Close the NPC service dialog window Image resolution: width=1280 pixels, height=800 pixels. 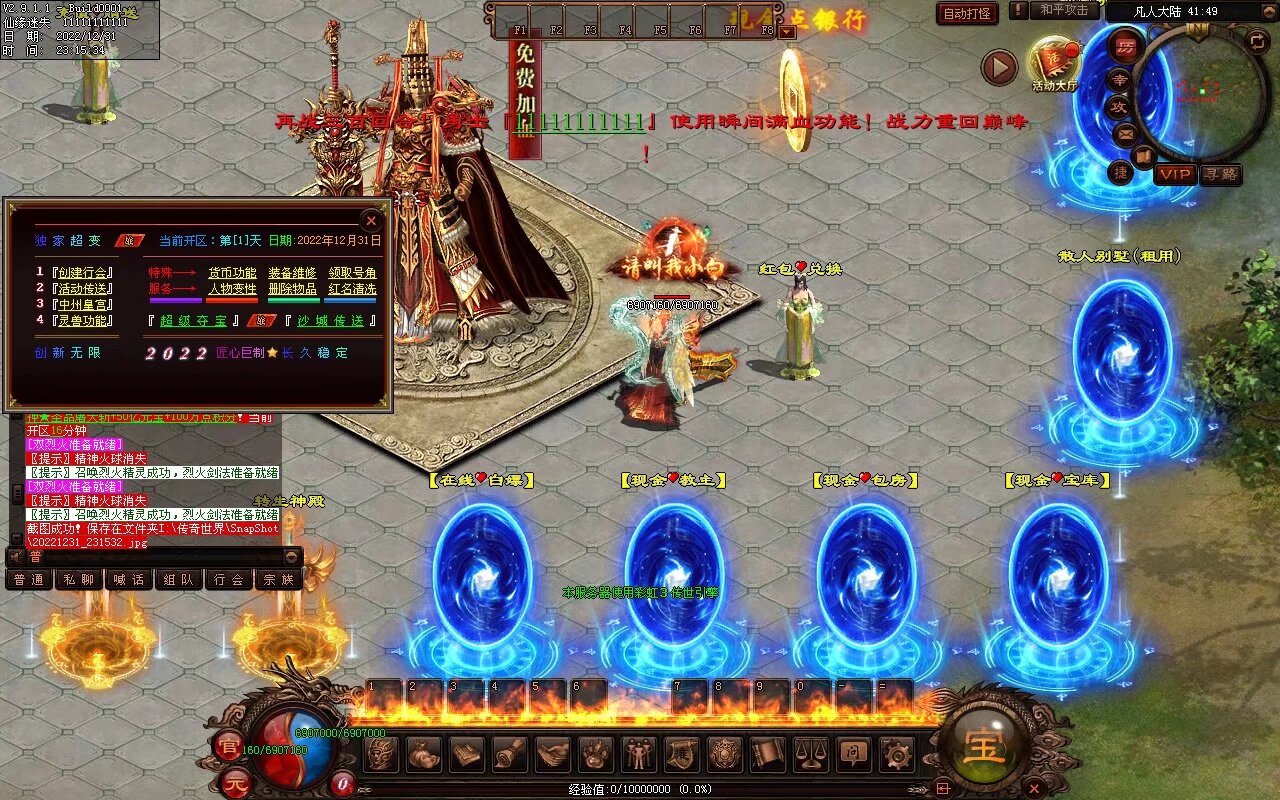[x=371, y=220]
